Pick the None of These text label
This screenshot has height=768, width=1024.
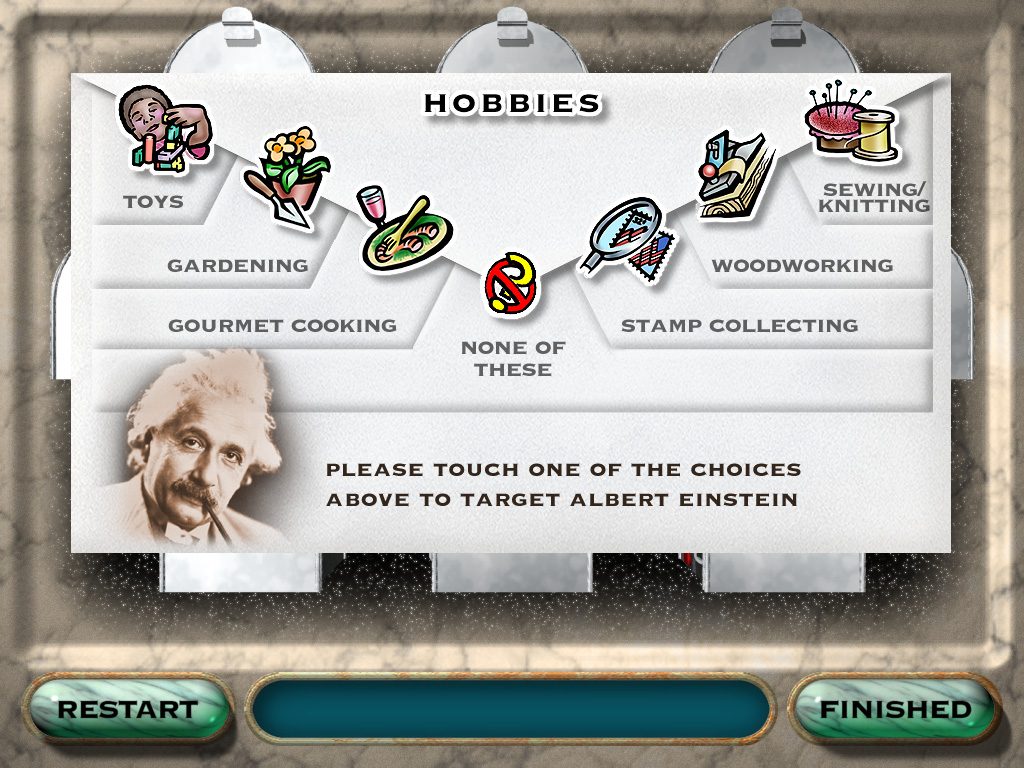point(513,359)
